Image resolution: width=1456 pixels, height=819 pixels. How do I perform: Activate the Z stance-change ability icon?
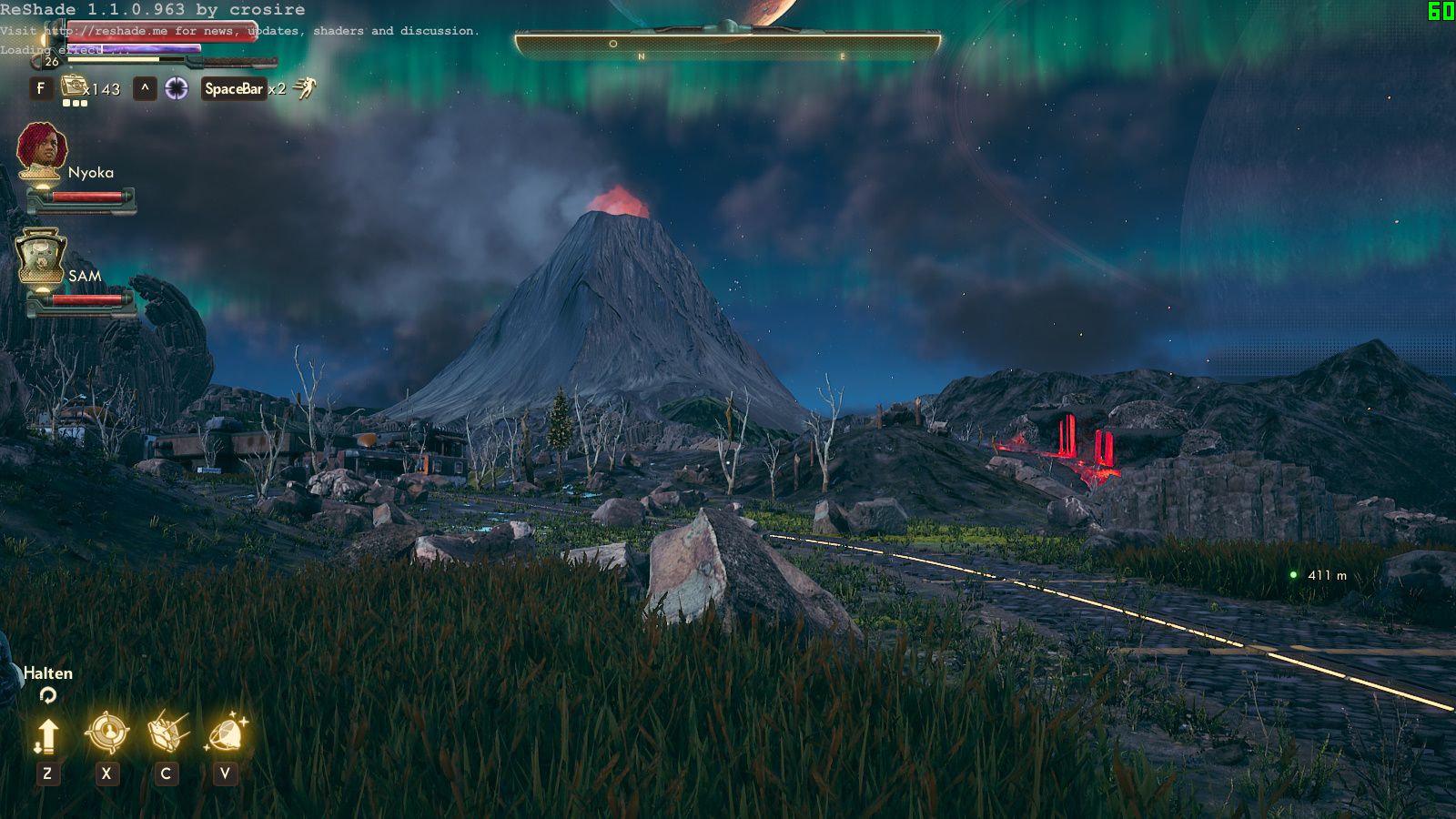tap(47, 733)
